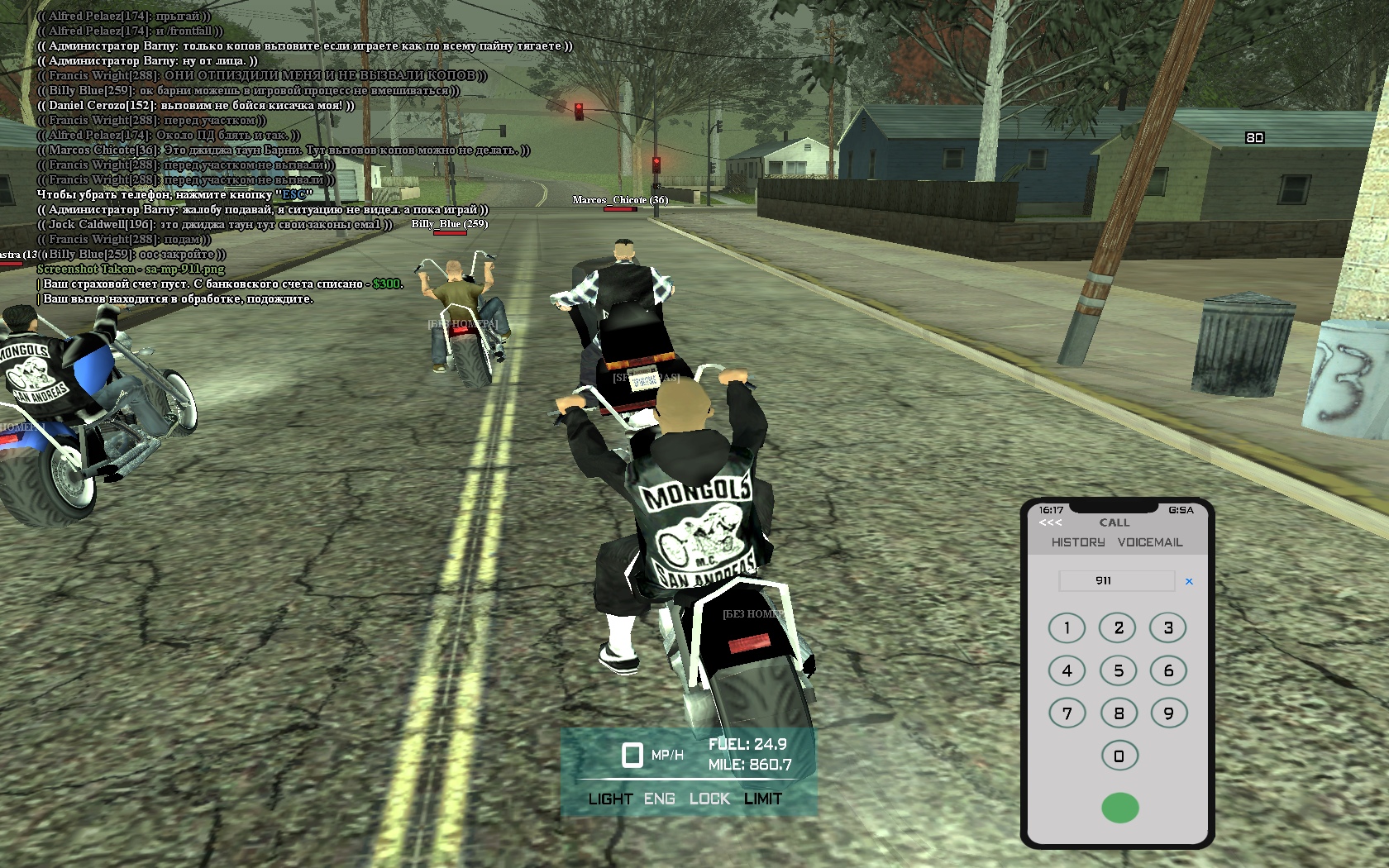
Task: Dial digit 9 on the phone keypad
Action: click(1168, 713)
